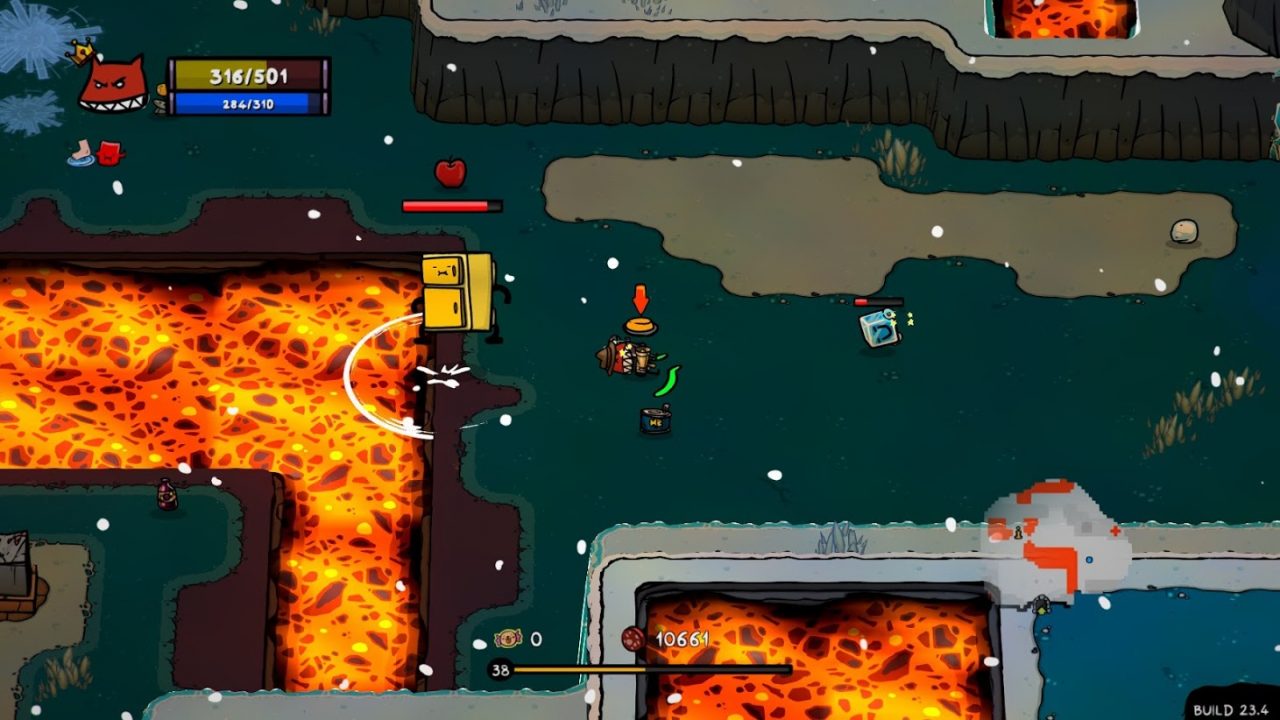Click the red cat character portrait
Viewport: 1280px width, 720px height.
click(x=113, y=83)
